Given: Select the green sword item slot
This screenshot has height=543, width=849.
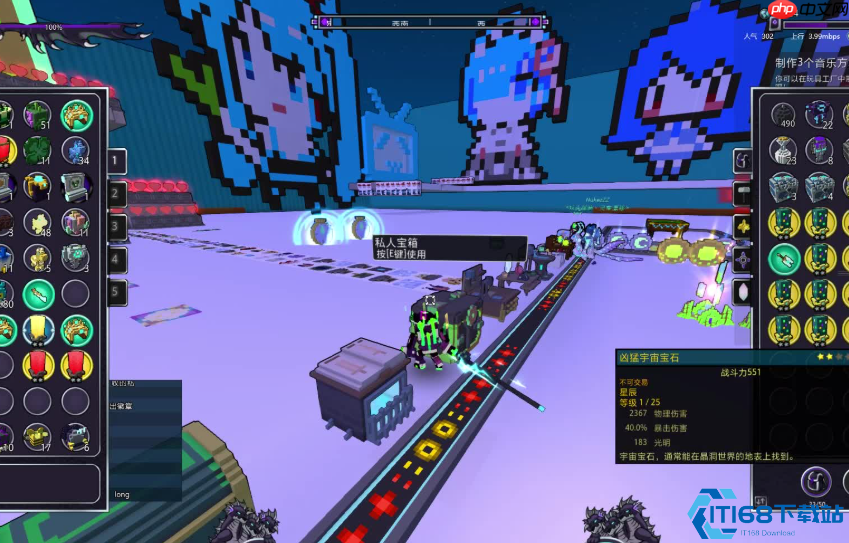Looking at the screenshot, I should tap(39, 294).
